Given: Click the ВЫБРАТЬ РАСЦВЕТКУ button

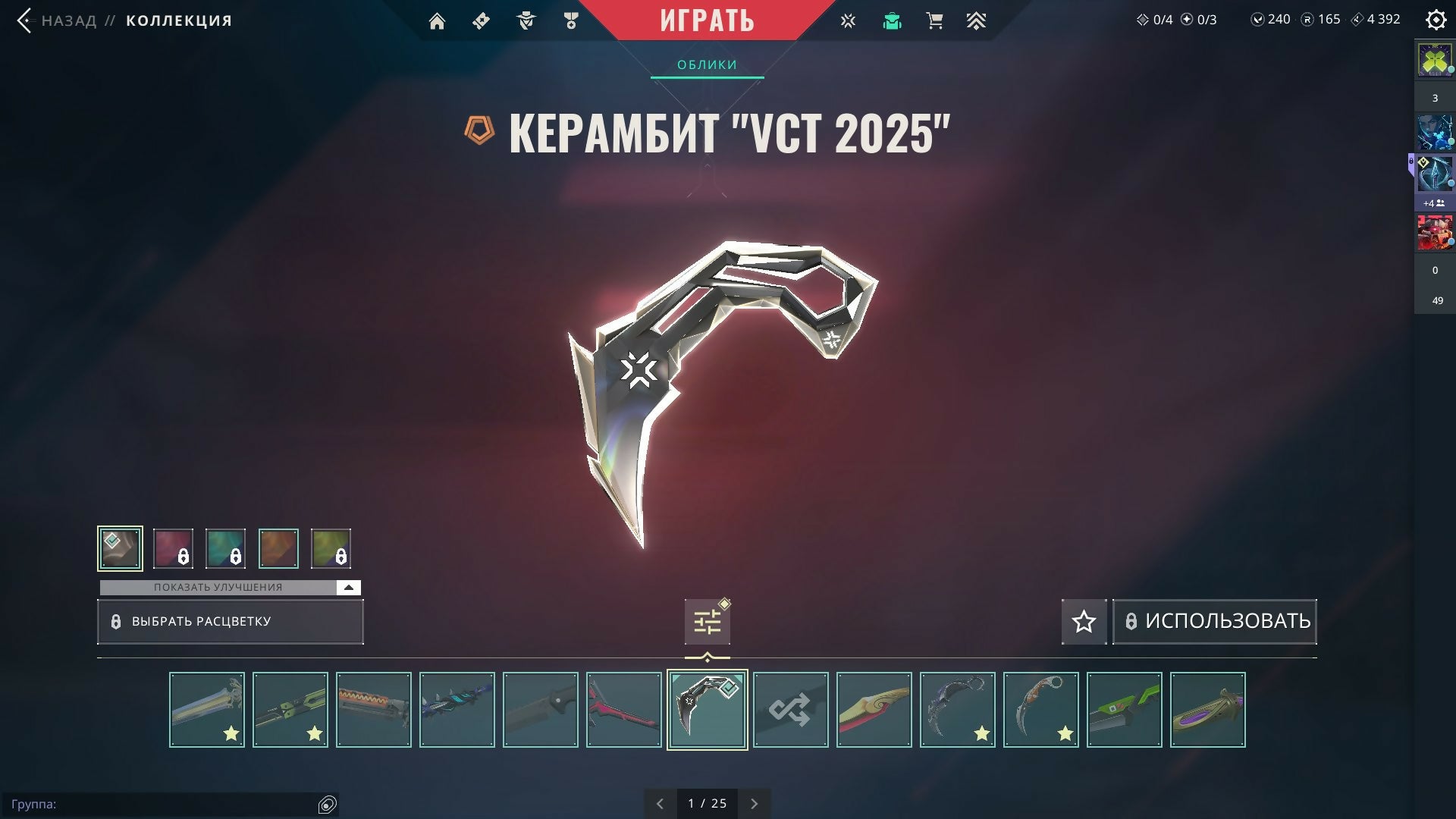Looking at the screenshot, I should pos(230,622).
